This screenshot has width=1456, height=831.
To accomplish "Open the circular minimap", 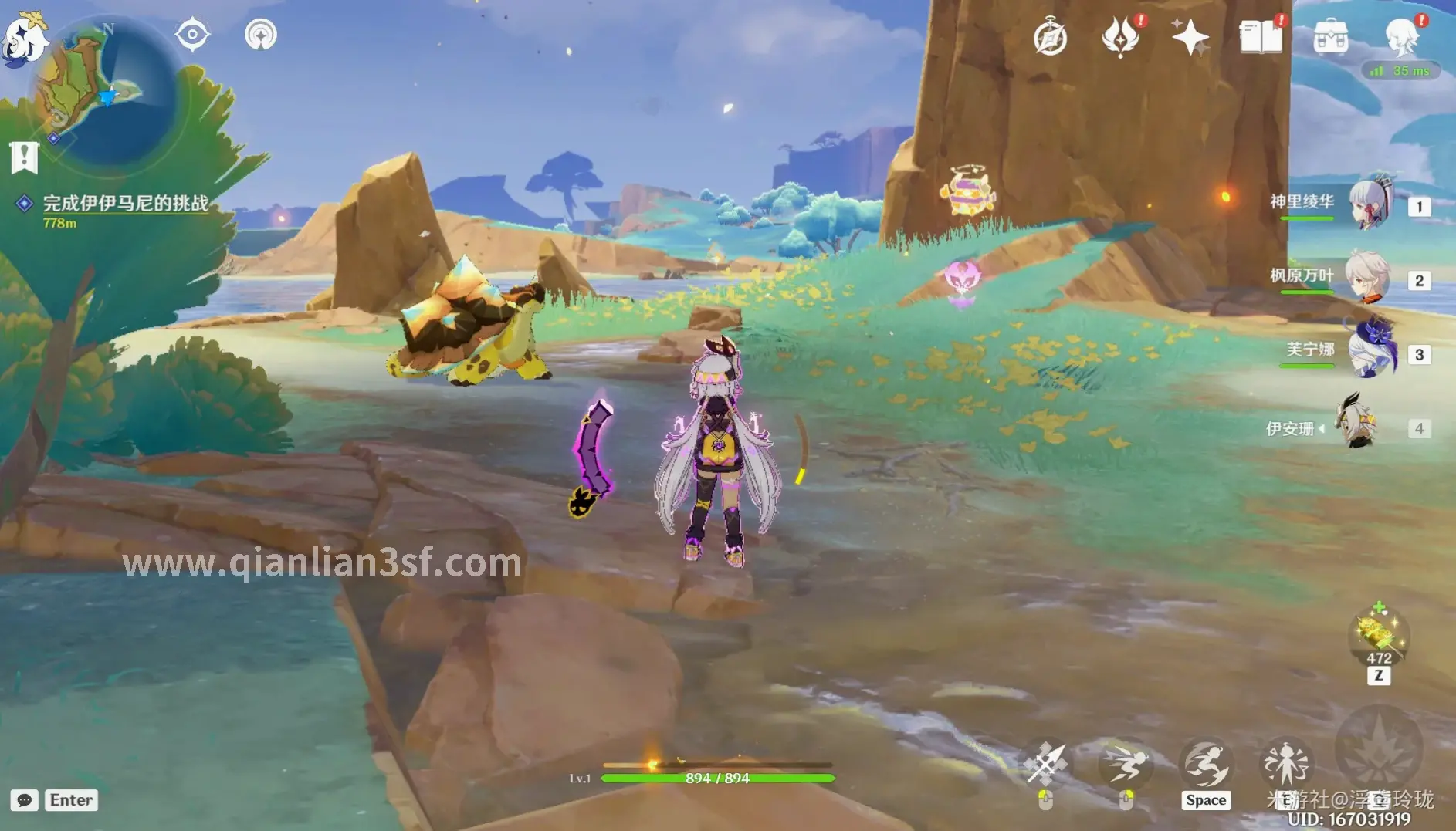I will point(103,94).
